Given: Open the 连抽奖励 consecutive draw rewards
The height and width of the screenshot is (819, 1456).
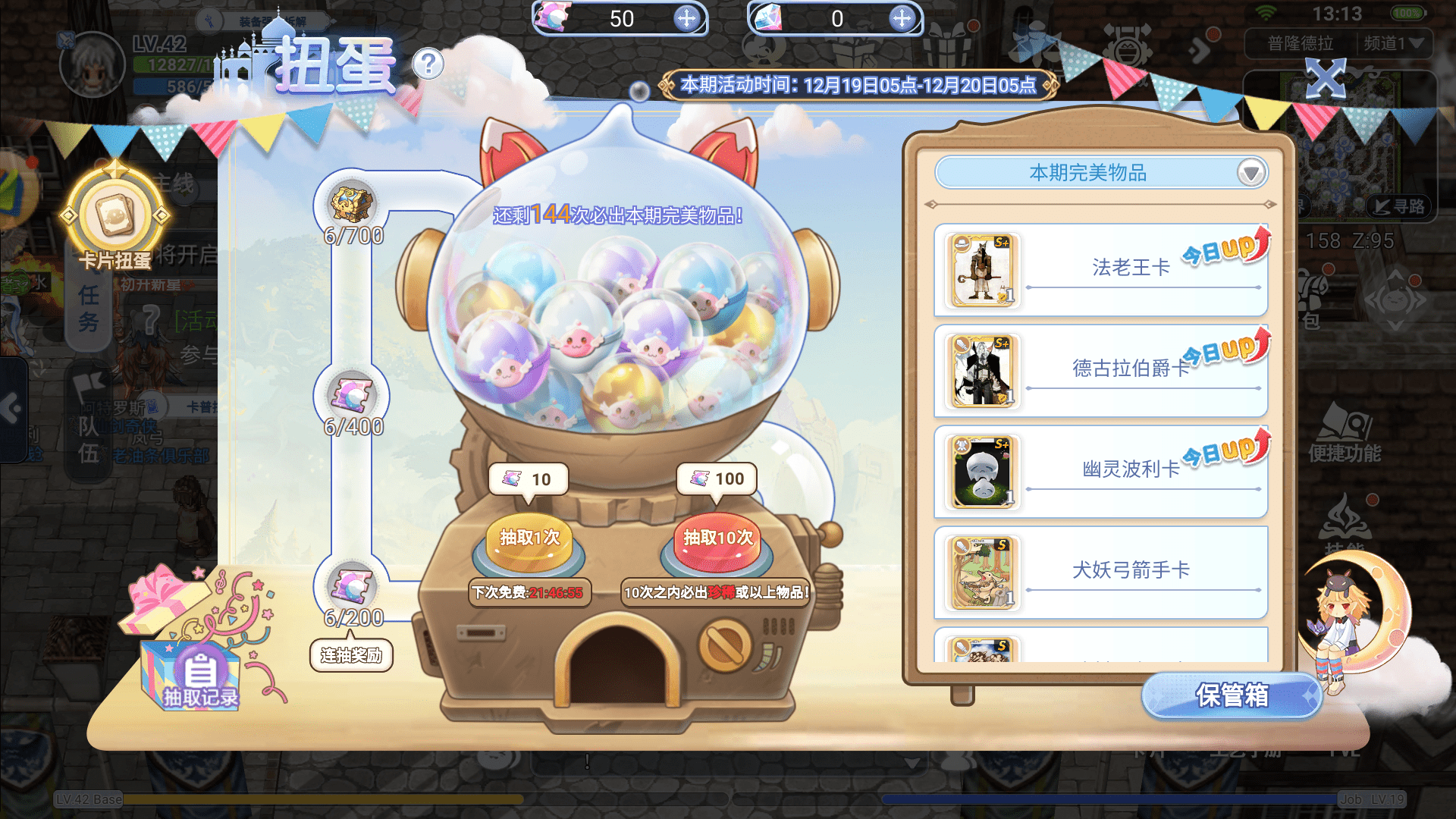Looking at the screenshot, I should 351,655.
